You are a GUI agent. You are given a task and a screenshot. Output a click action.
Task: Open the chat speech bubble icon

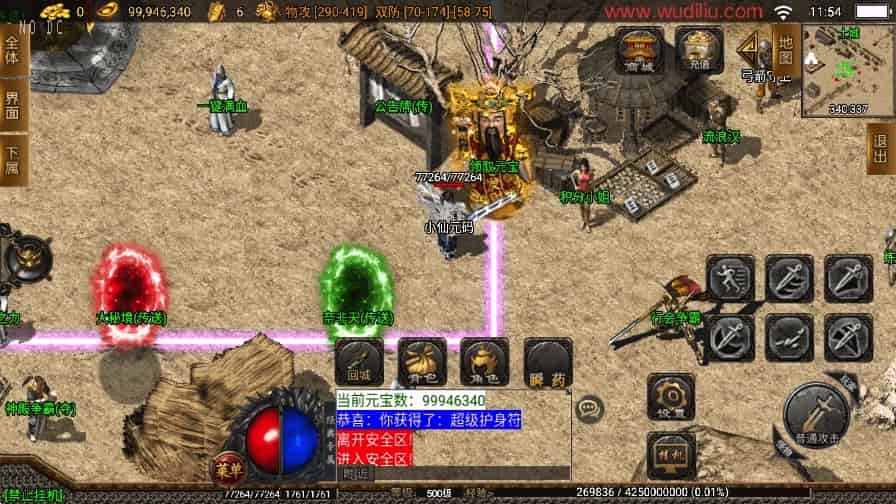click(590, 407)
